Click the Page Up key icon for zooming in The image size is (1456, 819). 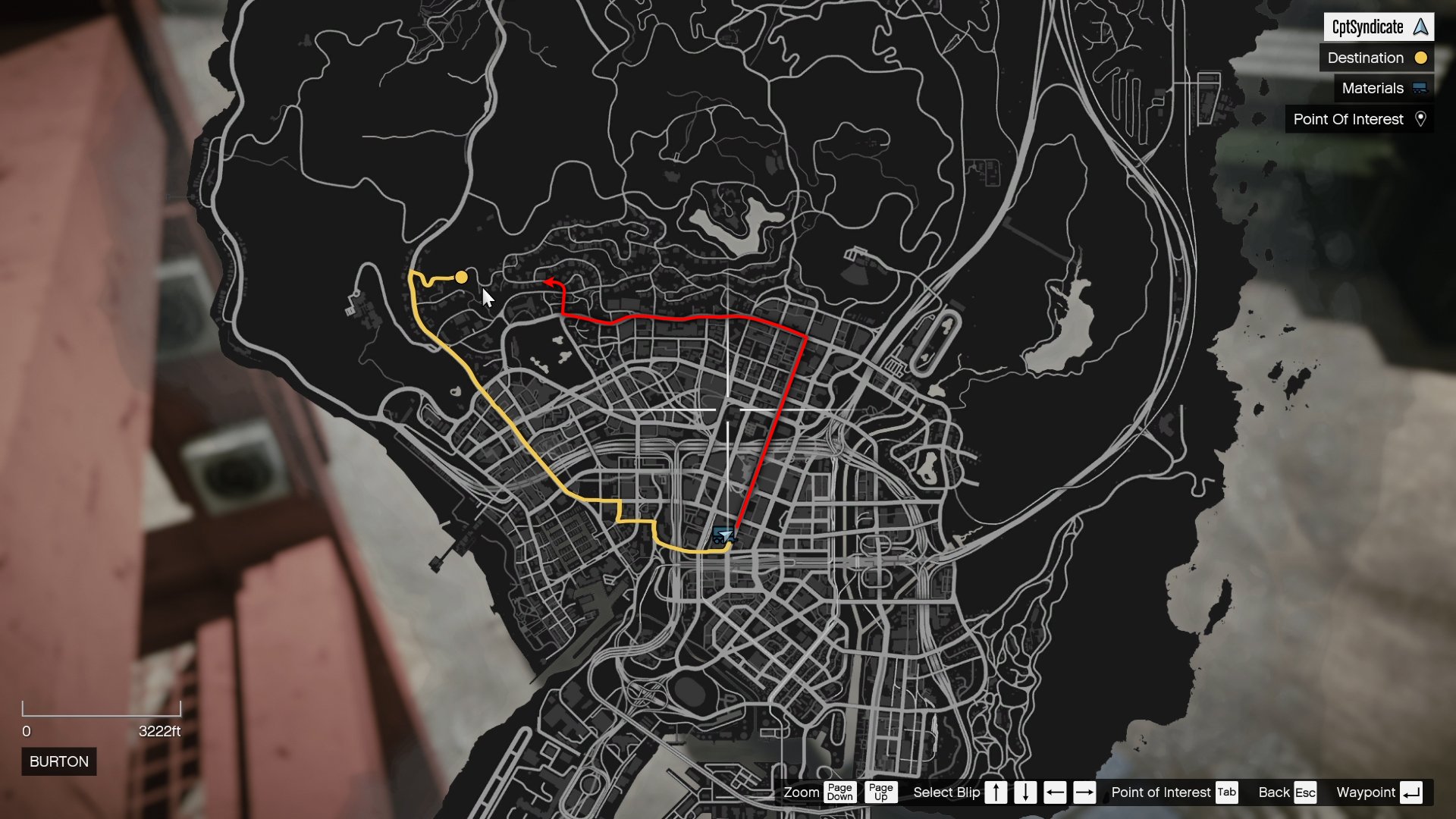pyautogui.click(x=881, y=792)
